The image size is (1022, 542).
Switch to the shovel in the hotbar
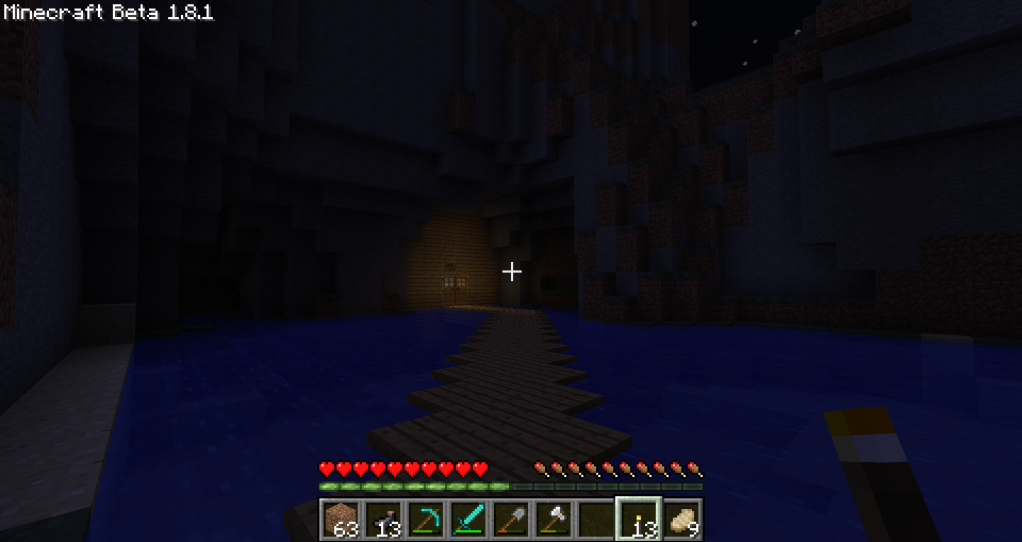point(511,520)
